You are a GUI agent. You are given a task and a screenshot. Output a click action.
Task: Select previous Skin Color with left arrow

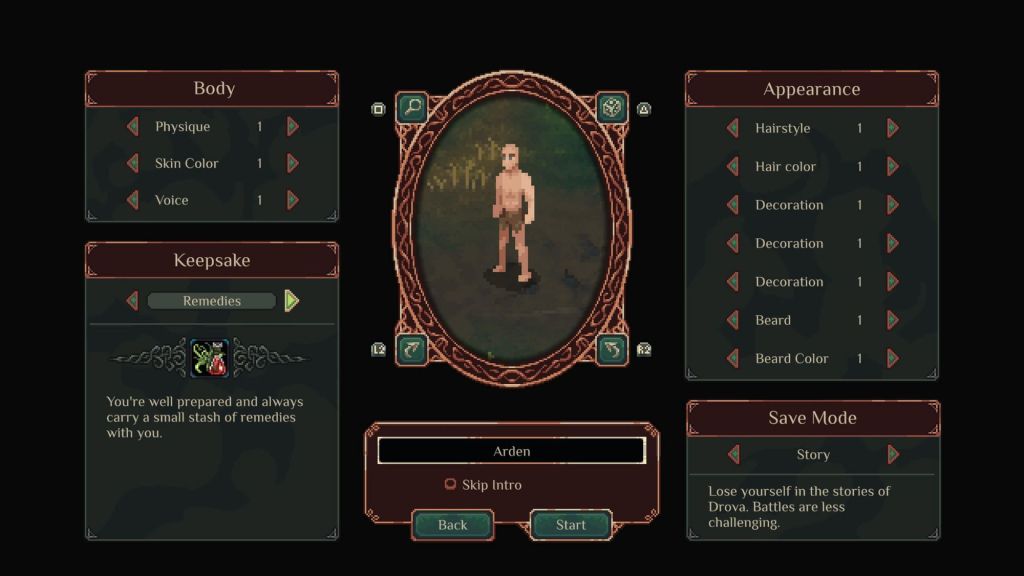point(133,164)
